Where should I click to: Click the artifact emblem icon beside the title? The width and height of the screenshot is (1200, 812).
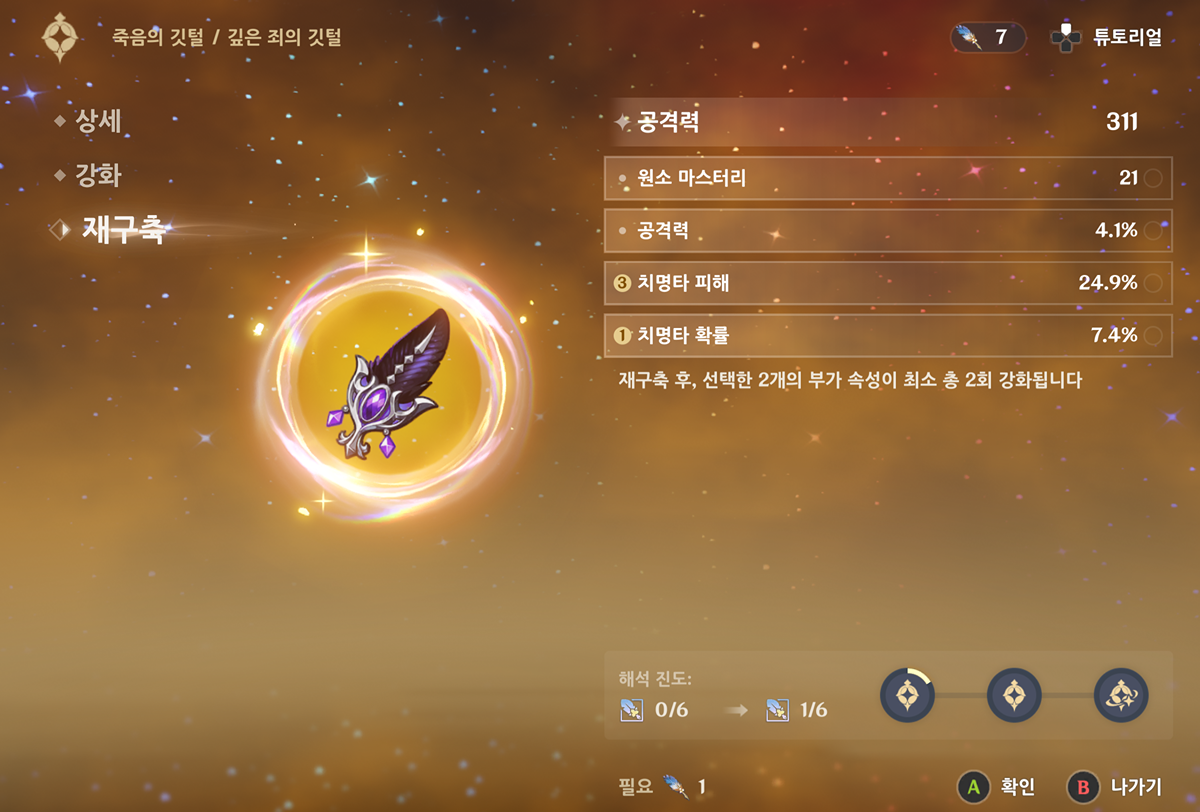60,37
